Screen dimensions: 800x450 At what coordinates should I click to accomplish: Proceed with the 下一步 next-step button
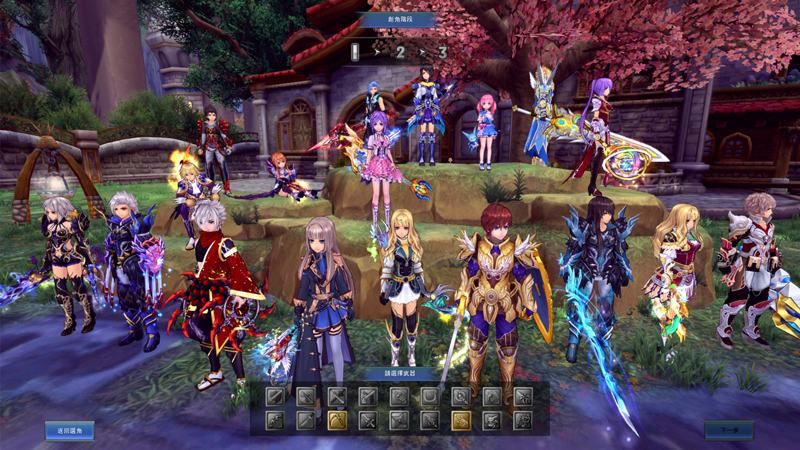coord(728,431)
